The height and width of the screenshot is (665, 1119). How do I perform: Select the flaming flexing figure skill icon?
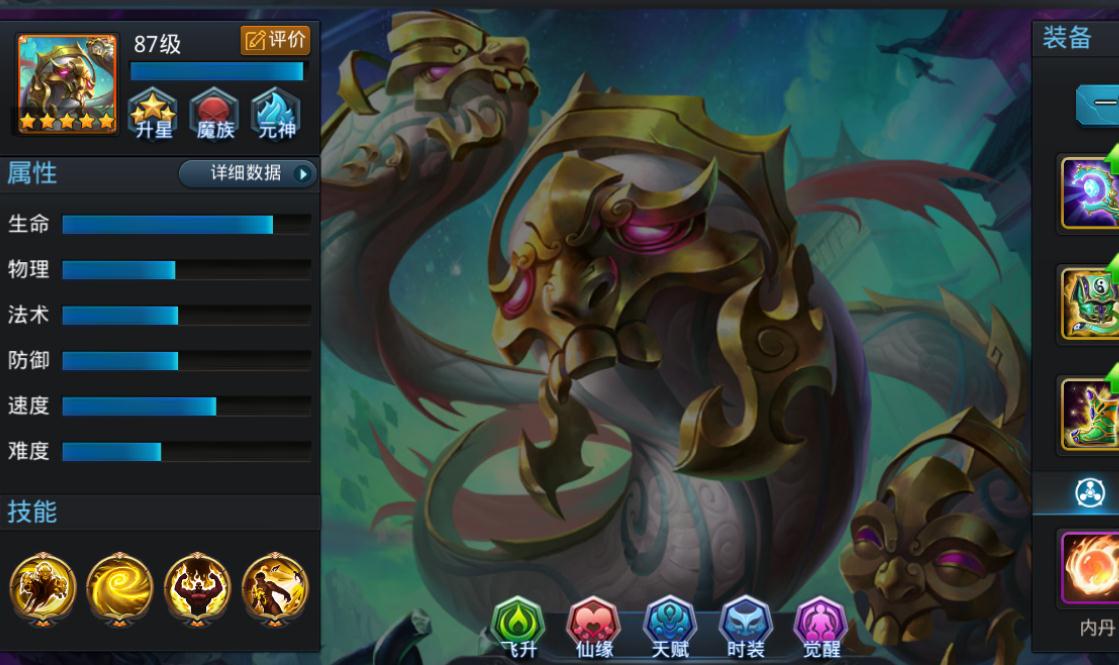coord(197,586)
